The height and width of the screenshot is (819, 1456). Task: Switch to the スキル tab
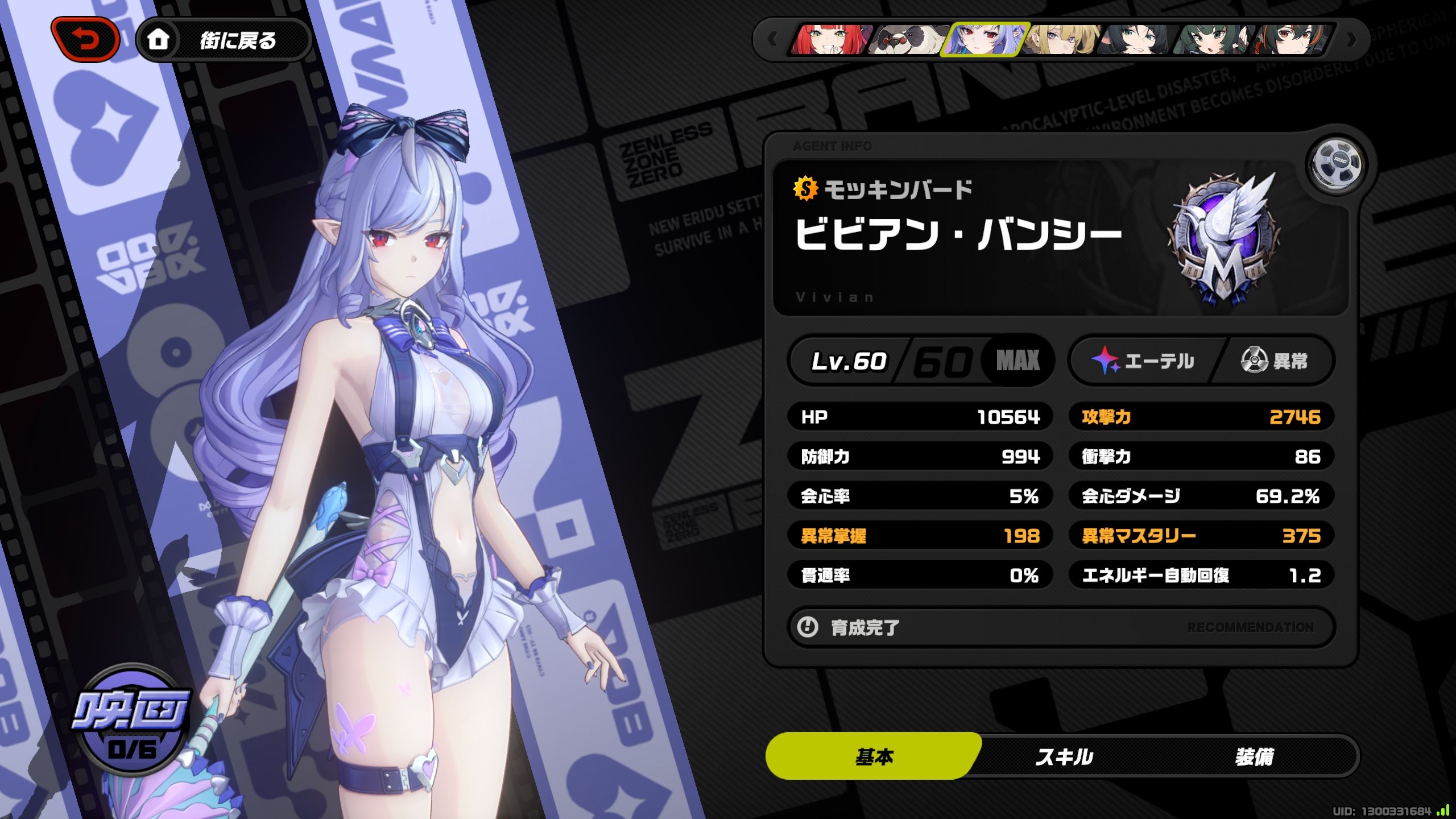(1064, 757)
